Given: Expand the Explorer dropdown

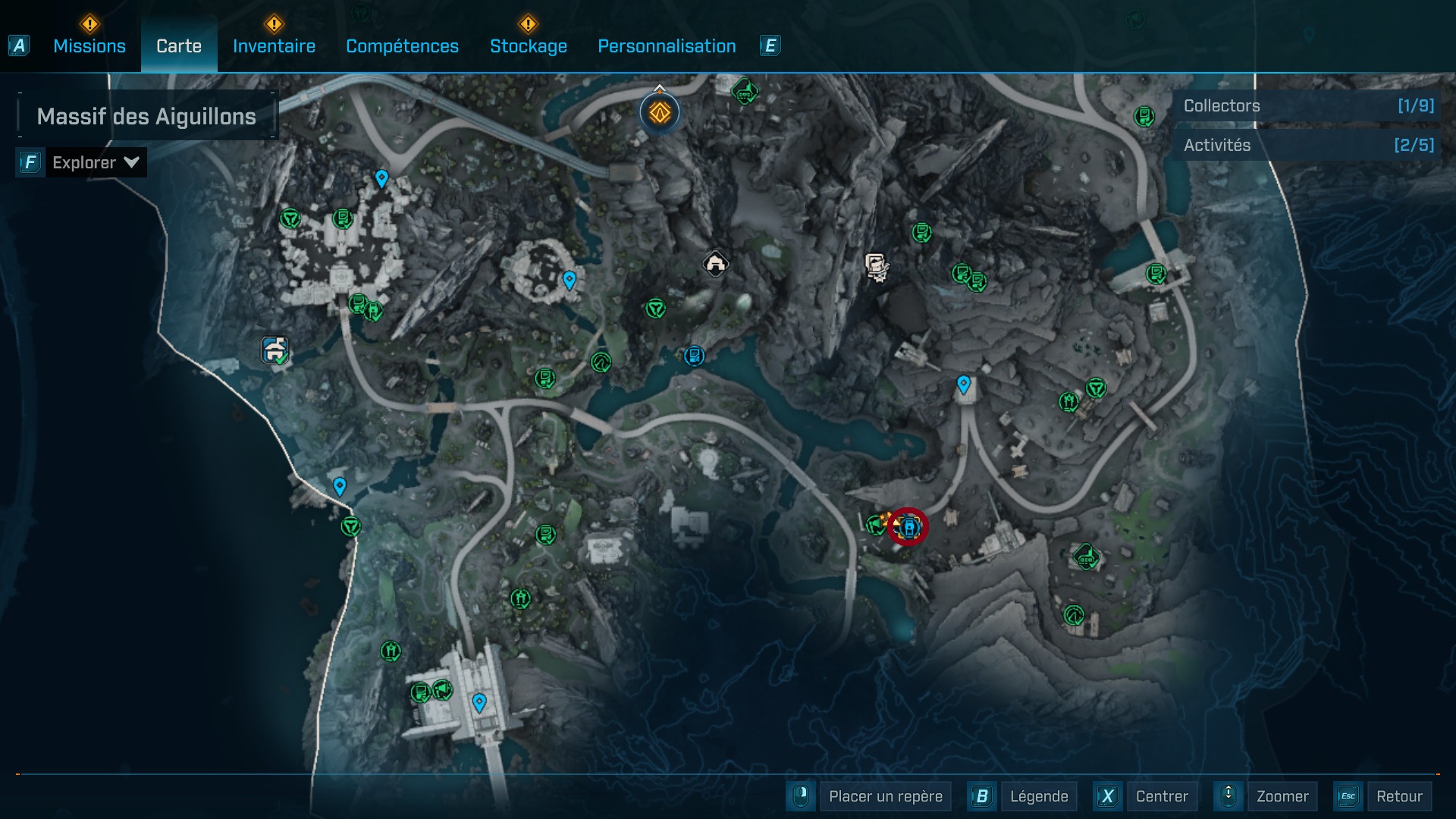Looking at the screenshot, I should click(x=95, y=162).
